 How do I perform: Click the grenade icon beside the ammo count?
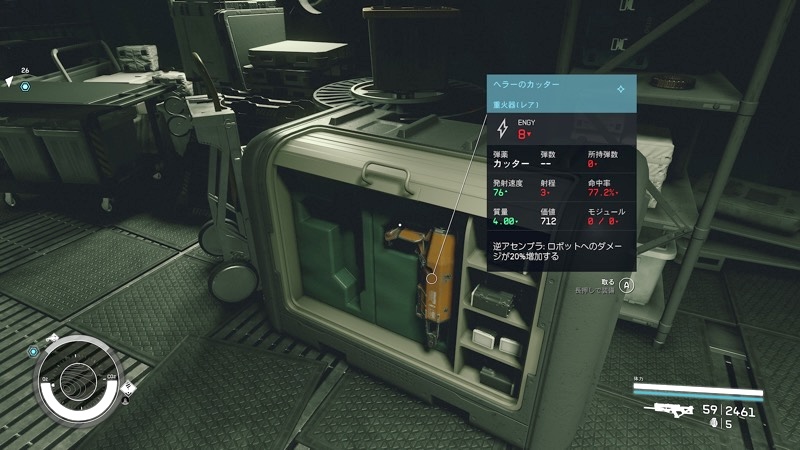712,424
